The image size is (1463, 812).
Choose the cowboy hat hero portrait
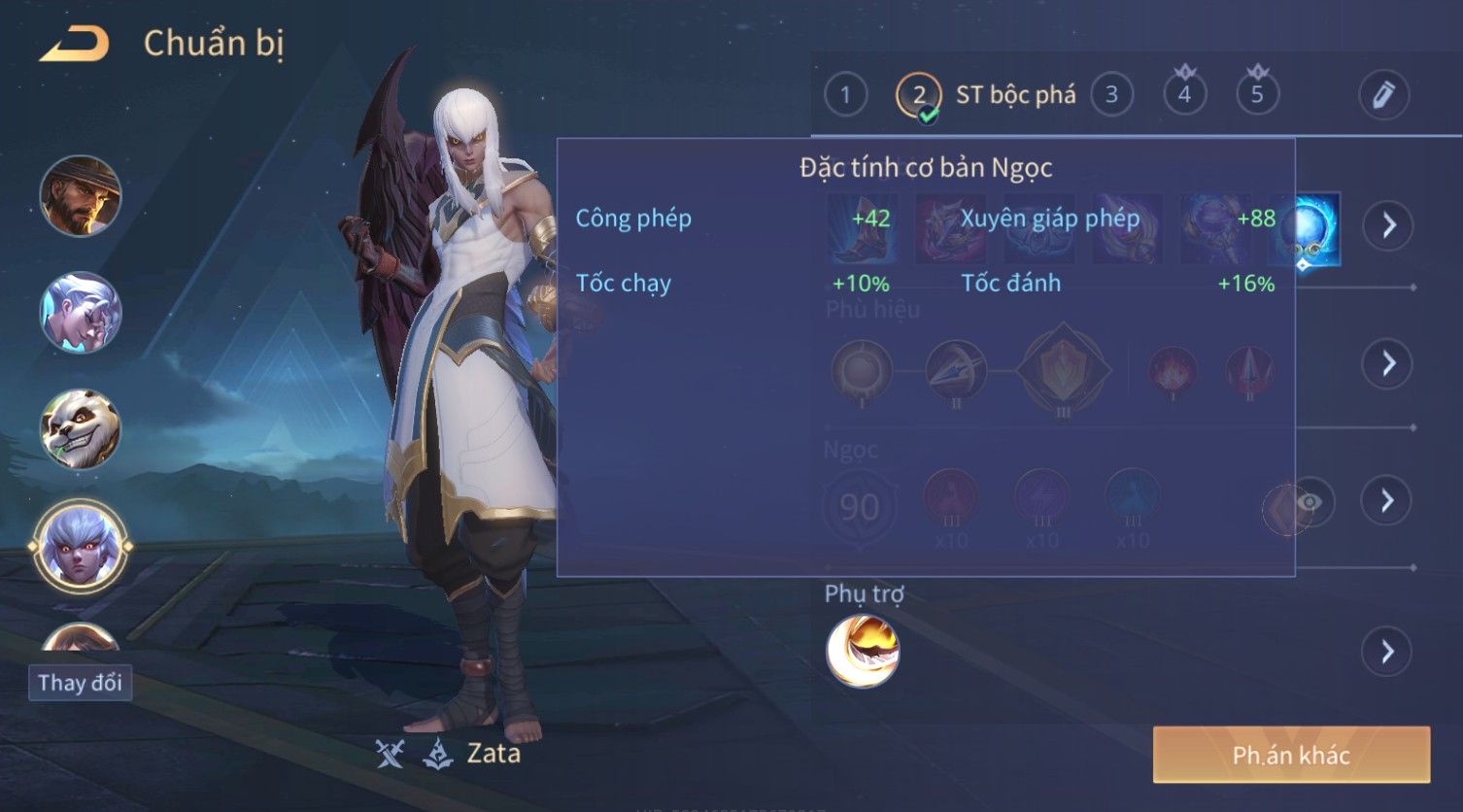pyautogui.click(x=81, y=195)
